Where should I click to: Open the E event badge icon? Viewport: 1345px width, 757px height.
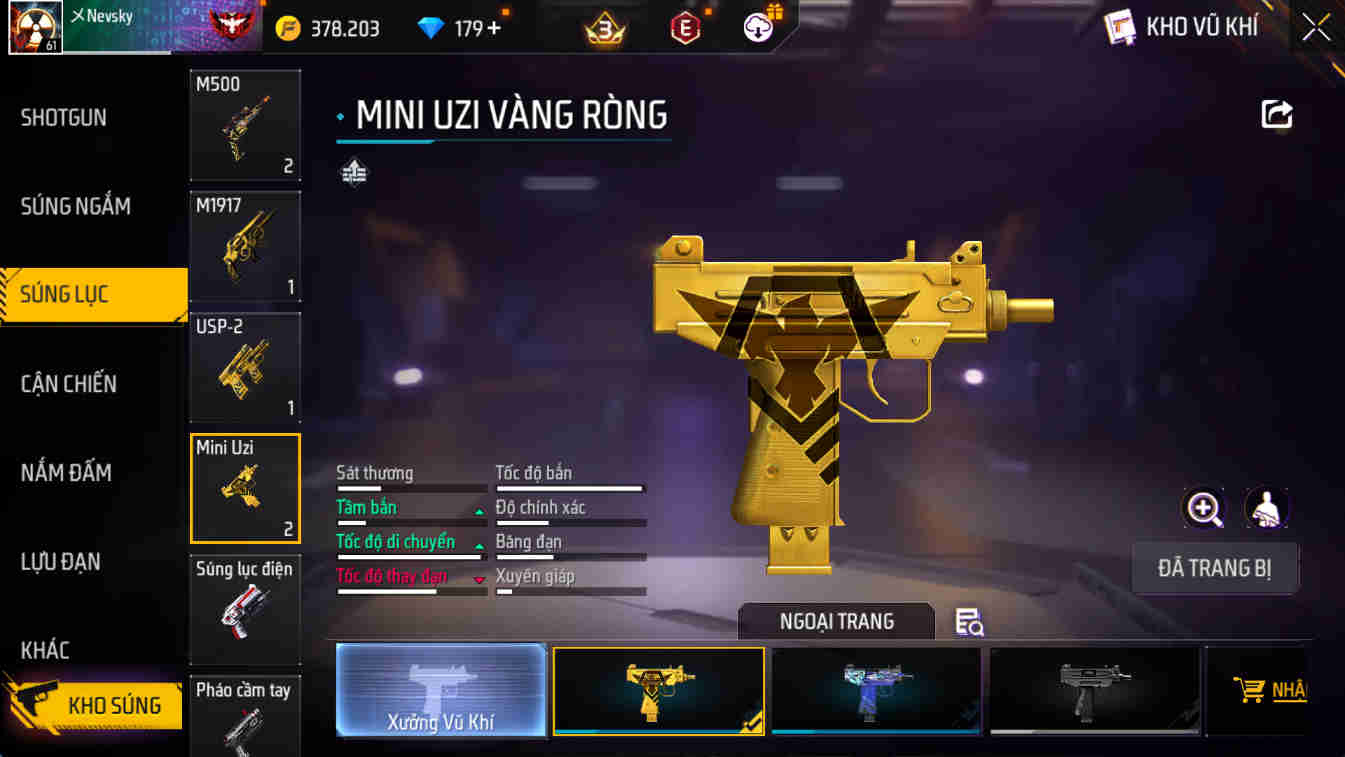[x=683, y=27]
